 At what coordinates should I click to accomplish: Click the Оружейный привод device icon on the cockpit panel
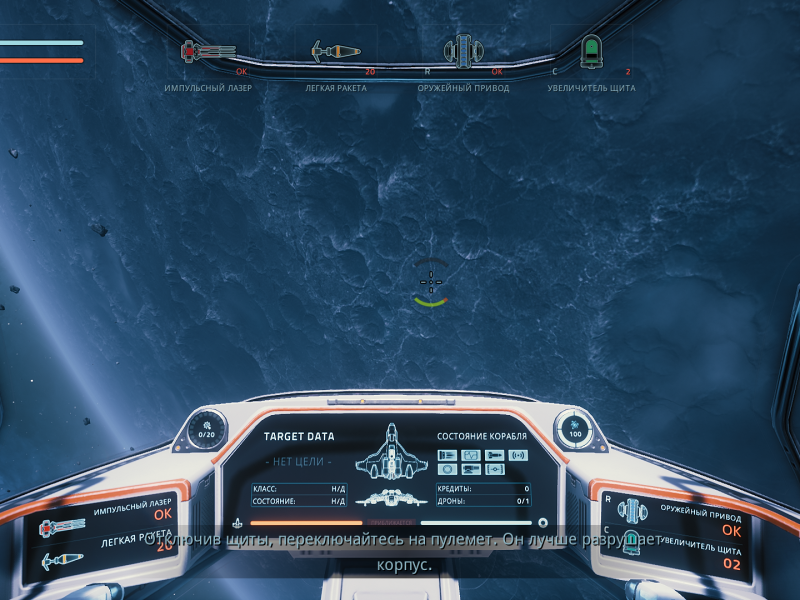630,511
